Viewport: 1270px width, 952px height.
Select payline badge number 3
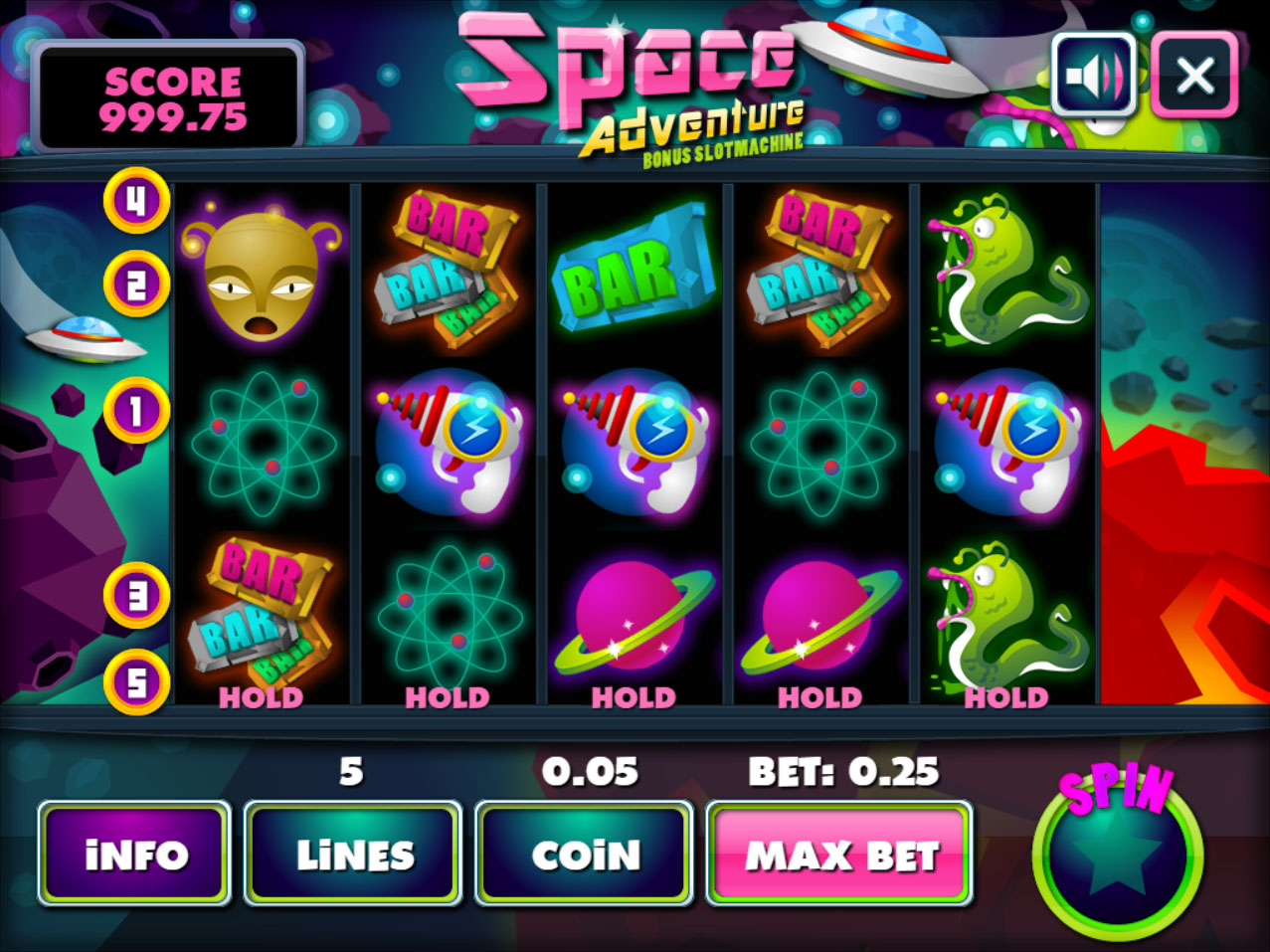(136, 595)
